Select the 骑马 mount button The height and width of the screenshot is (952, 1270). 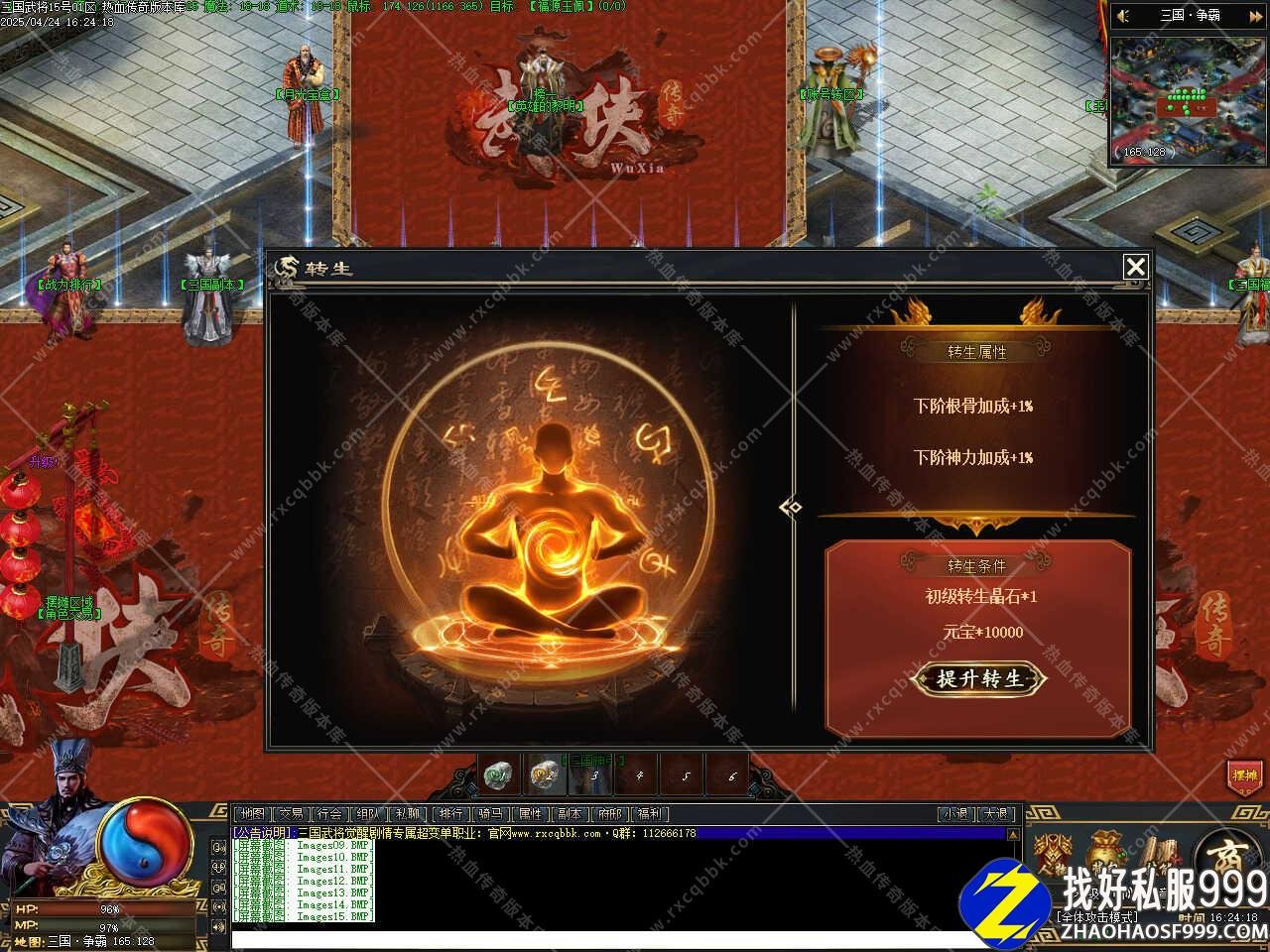tap(491, 813)
